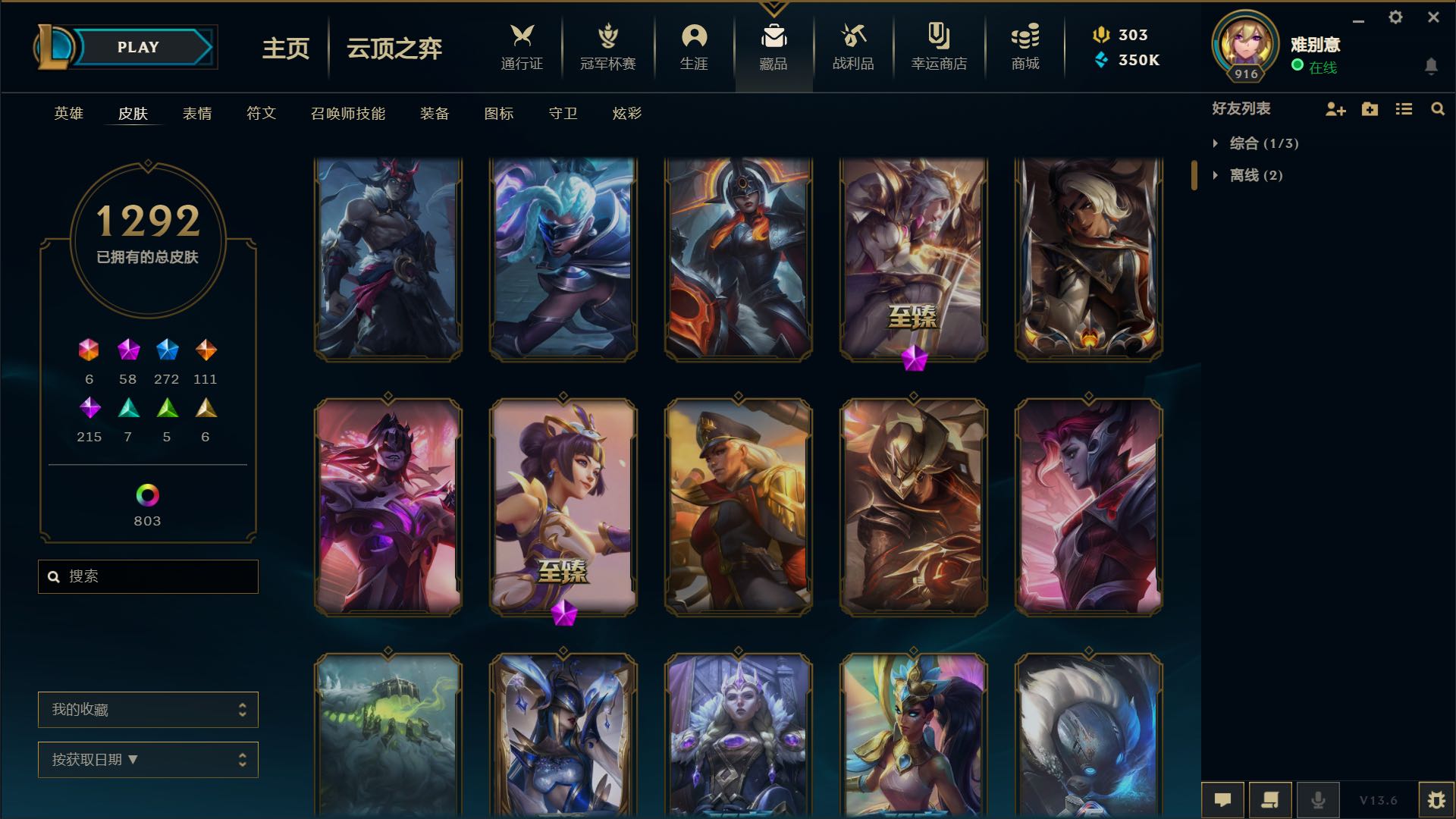
Task: Open the 战利品 loot icon
Action: click(x=854, y=47)
